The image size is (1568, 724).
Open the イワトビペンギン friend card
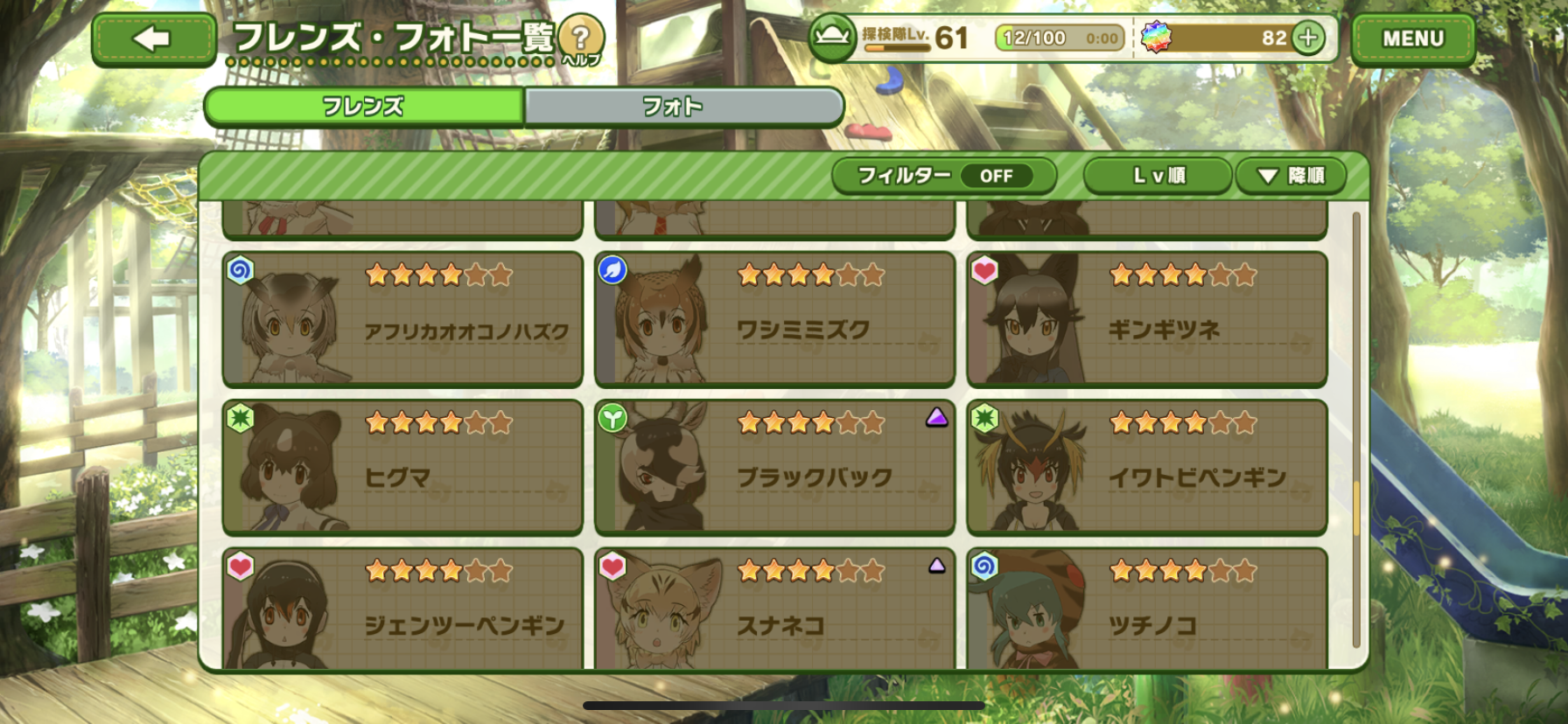(x=1146, y=467)
